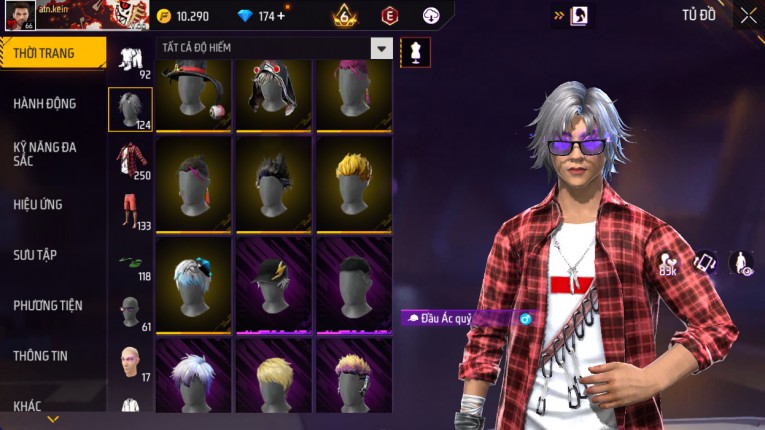This screenshot has height=430, width=765.
Task: Close the wardrobe with the X button
Action: [x=748, y=15]
